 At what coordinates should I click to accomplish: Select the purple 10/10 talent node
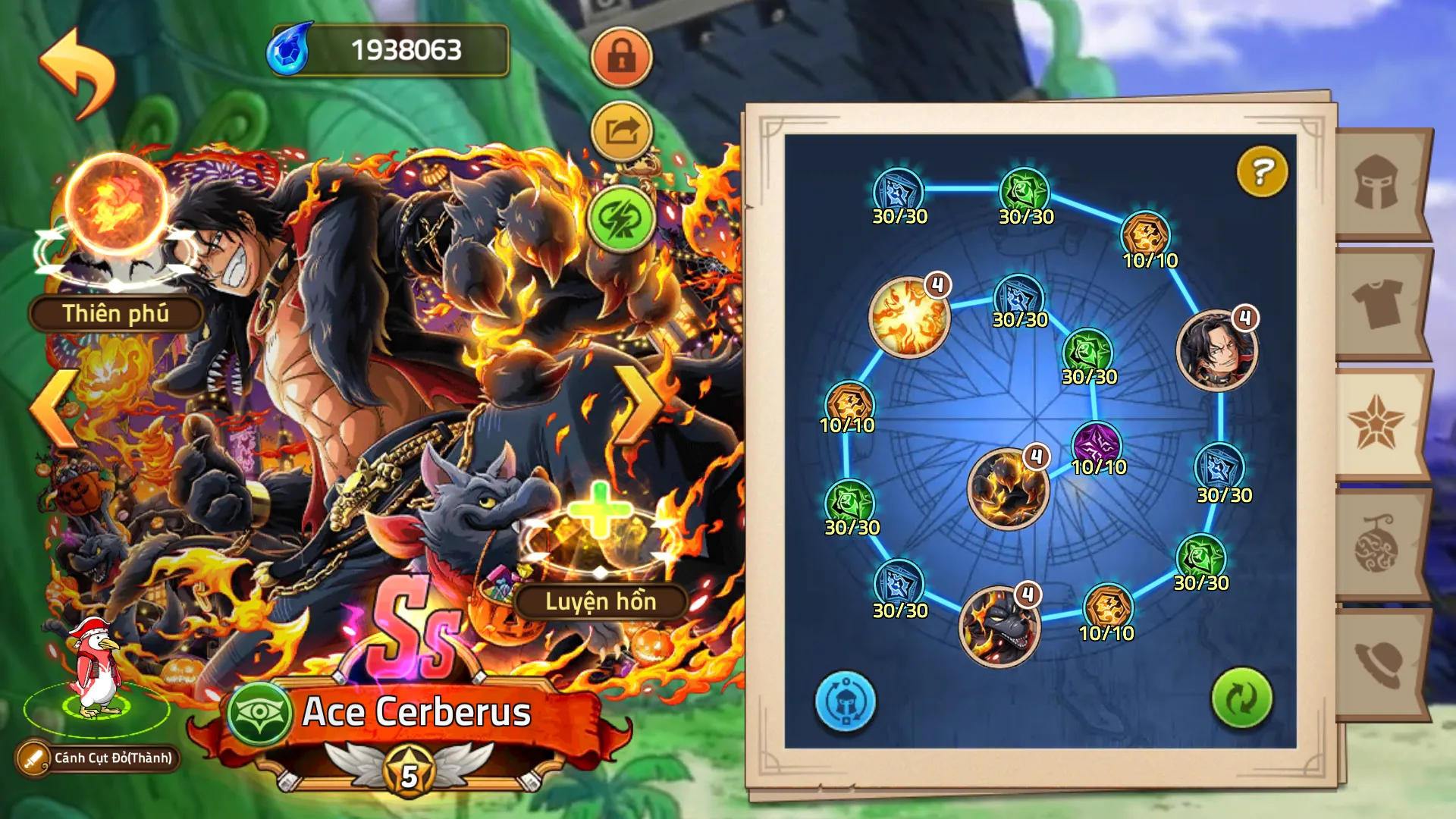1097,444
